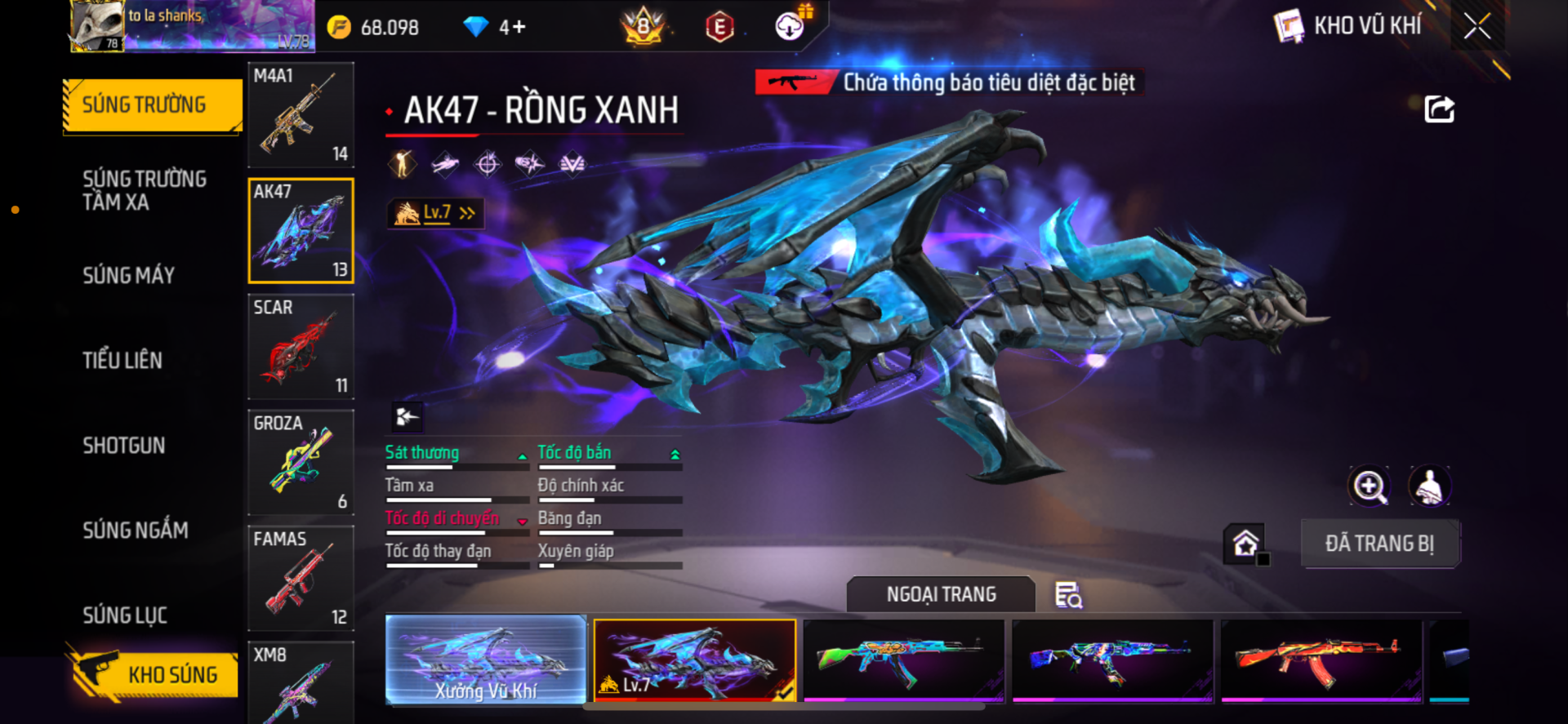Select the M4A1 weapon tile

pyautogui.click(x=301, y=115)
